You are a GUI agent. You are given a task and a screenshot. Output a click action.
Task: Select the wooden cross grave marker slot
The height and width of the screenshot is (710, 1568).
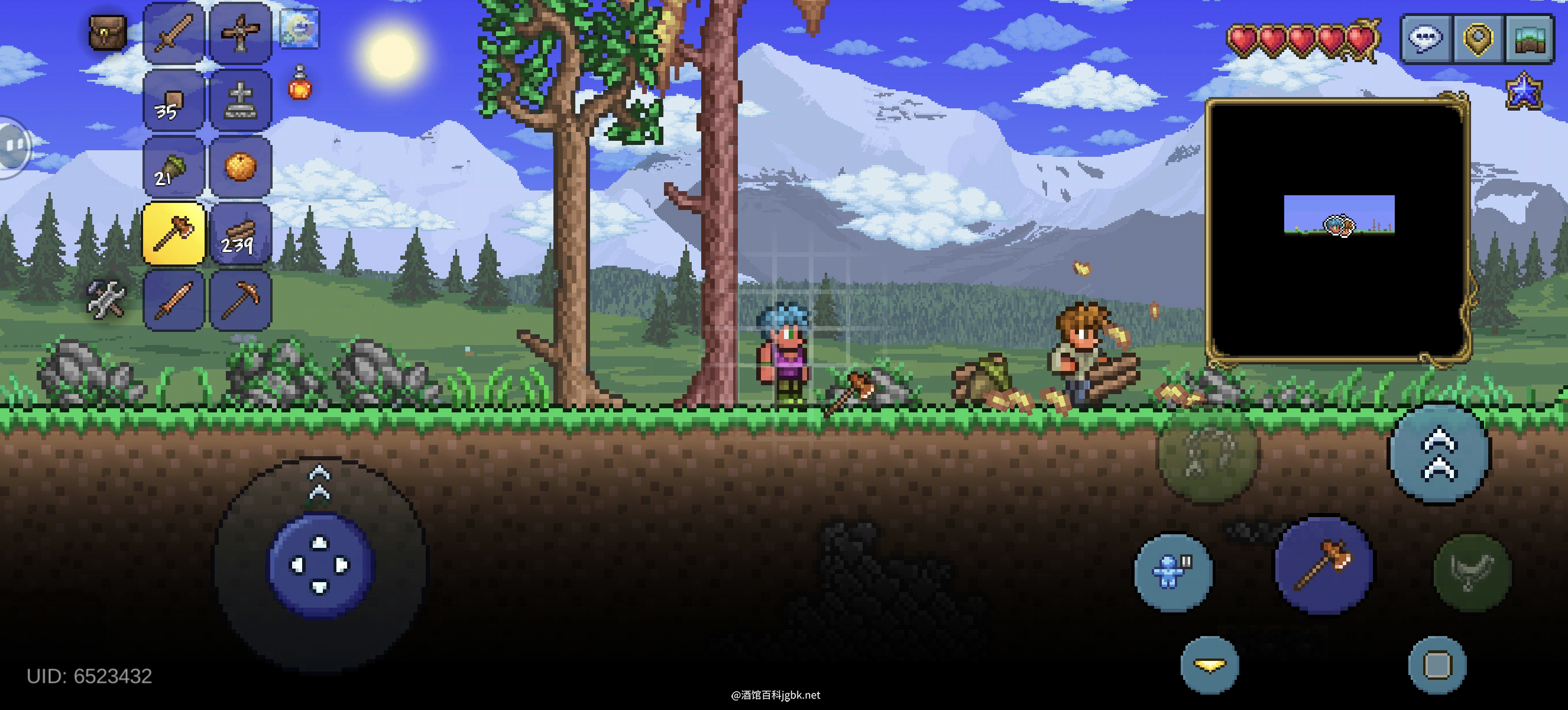click(x=241, y=33)
